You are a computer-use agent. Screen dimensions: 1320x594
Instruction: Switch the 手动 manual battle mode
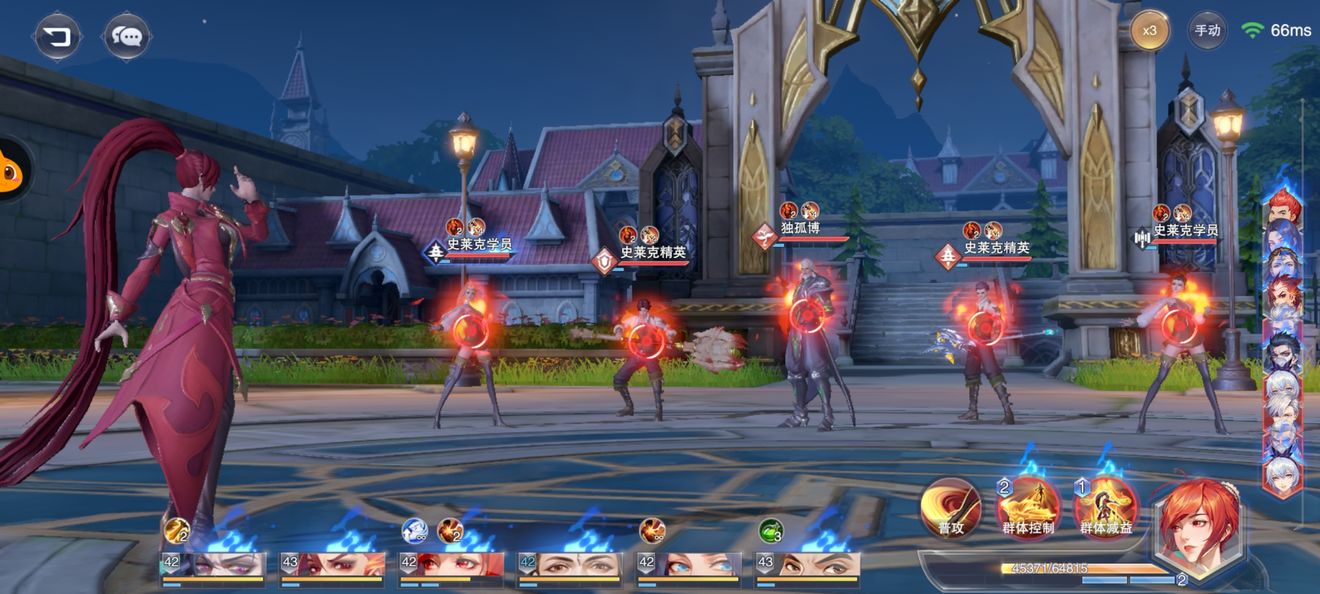tap(1207, 30)
